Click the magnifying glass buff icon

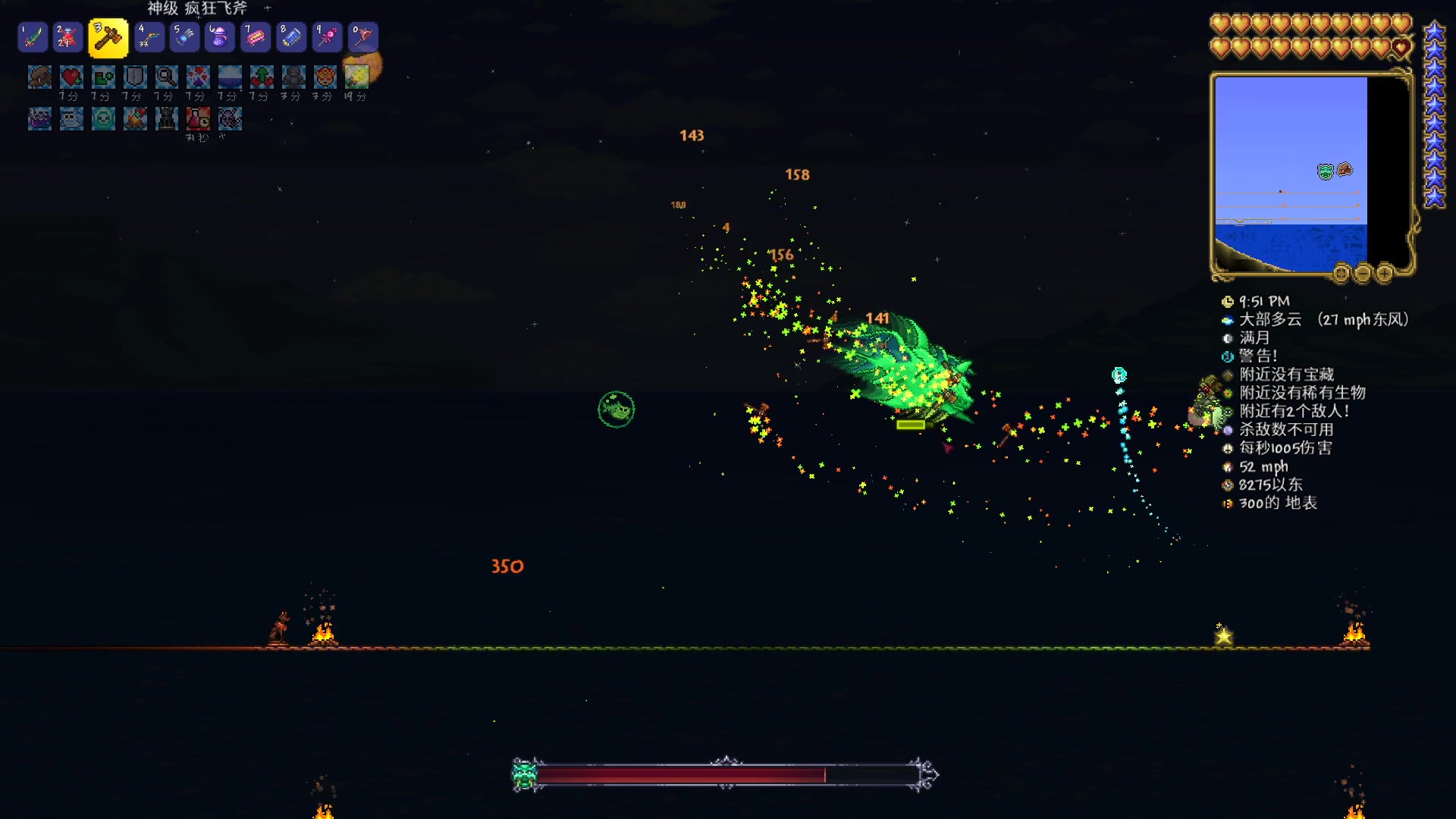(x=166, y=77)
